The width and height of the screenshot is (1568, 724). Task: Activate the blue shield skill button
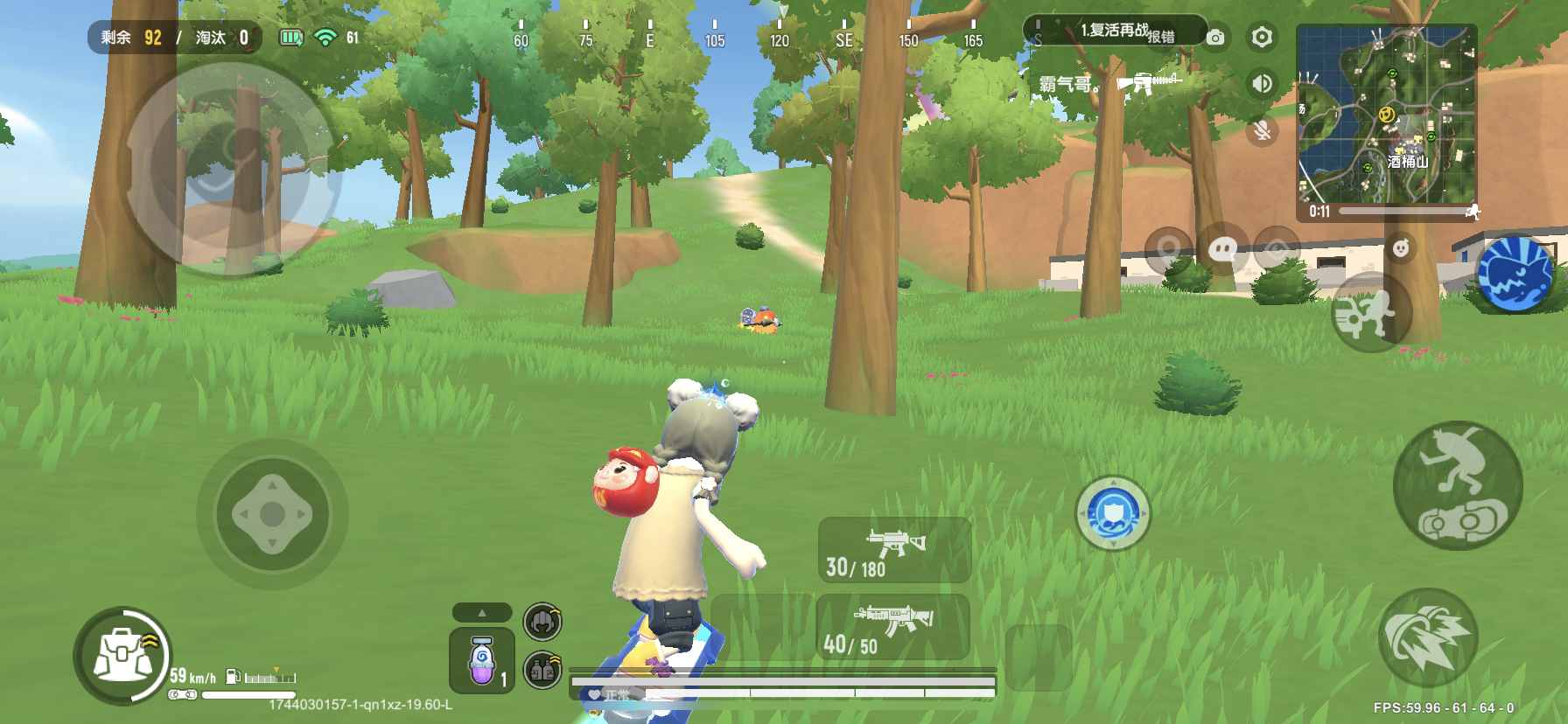click(1112, 513)
